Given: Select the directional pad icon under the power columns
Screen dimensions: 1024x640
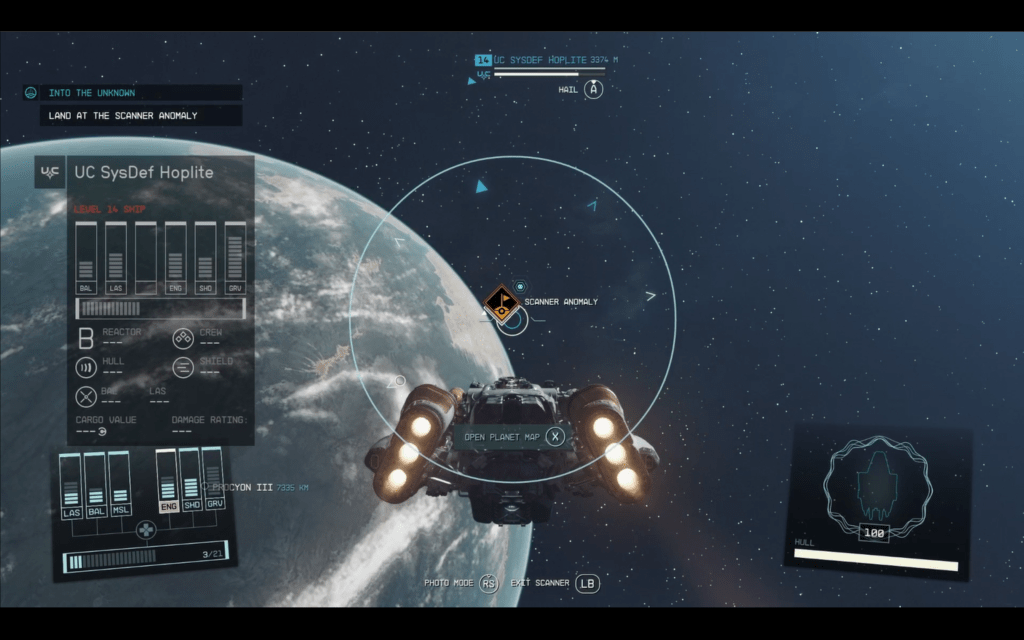Looking at the screenshot, I should tap(146, 531).
